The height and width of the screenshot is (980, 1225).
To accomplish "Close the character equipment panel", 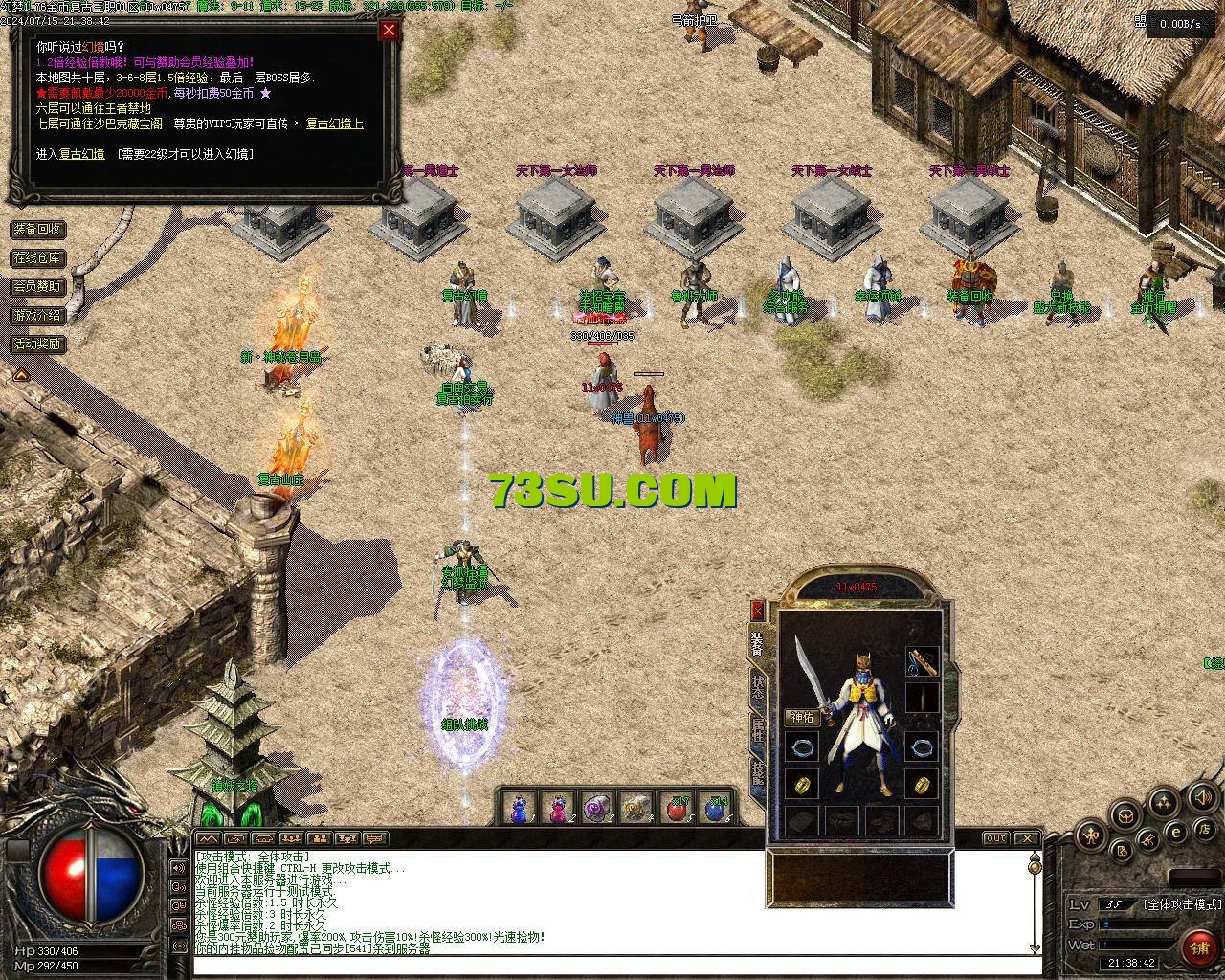I will (758, 610).
